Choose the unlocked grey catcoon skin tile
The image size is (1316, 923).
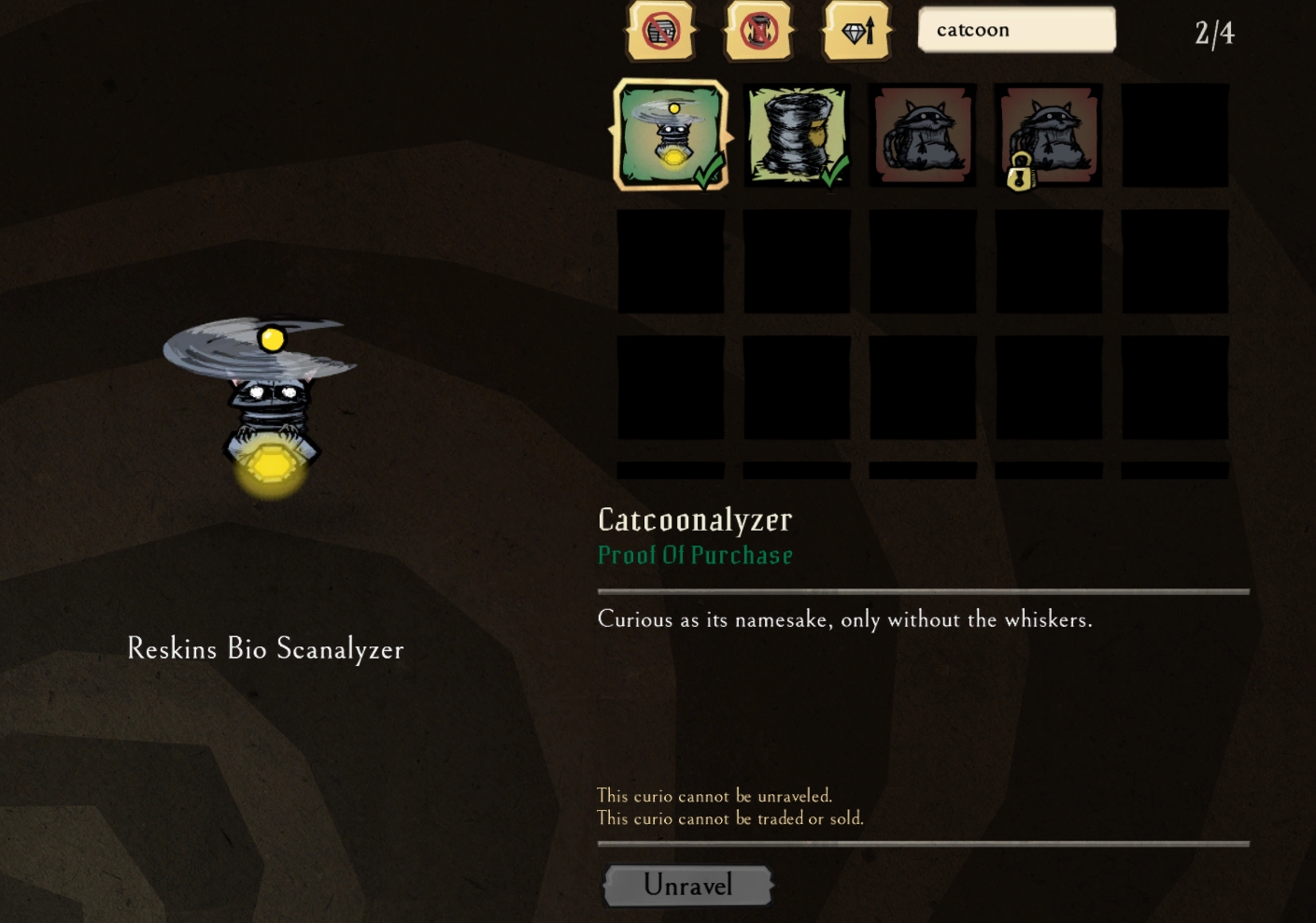point(922,135)
